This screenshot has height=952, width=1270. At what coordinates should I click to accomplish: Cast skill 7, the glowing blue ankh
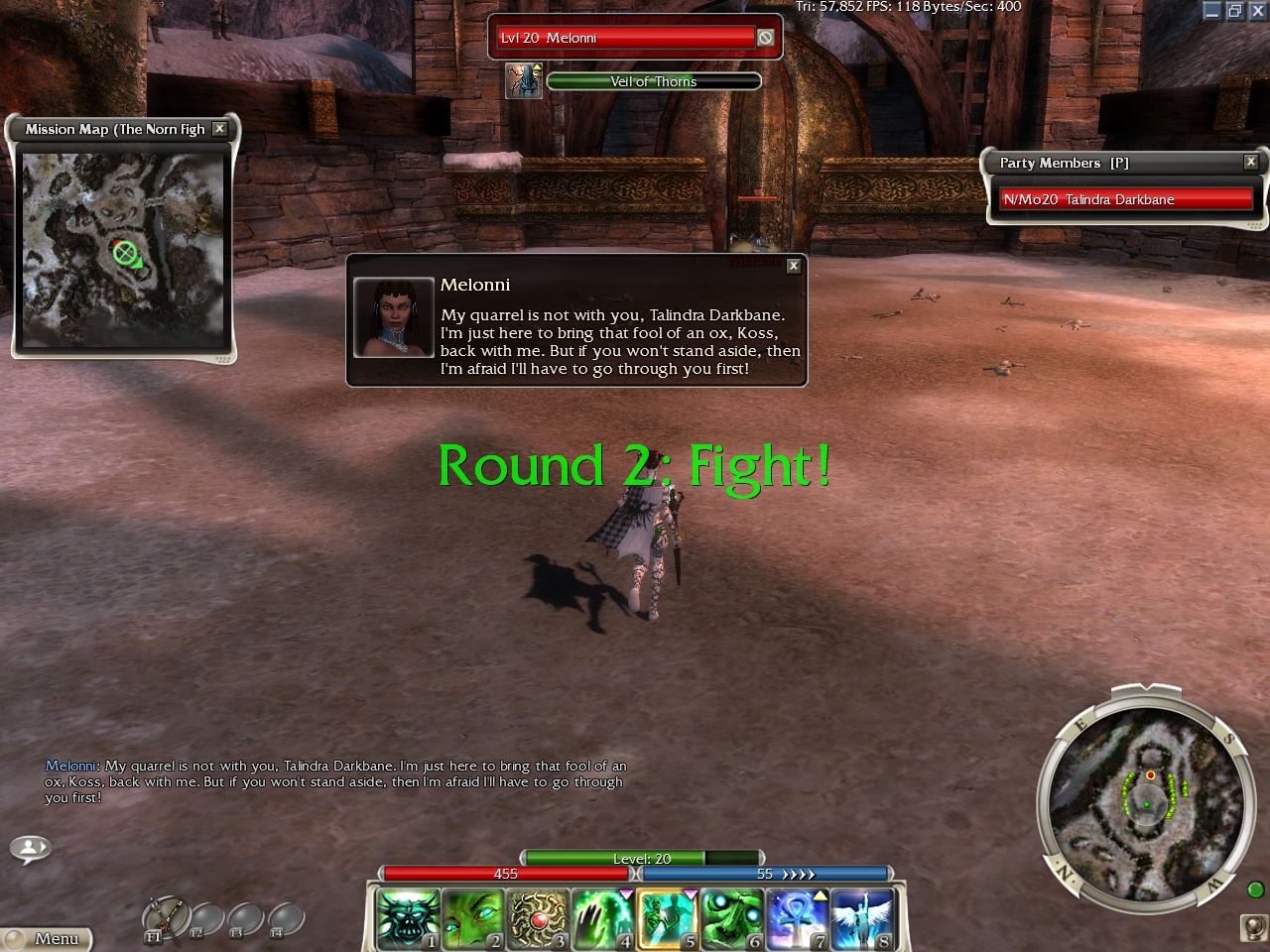coord(797,917)
